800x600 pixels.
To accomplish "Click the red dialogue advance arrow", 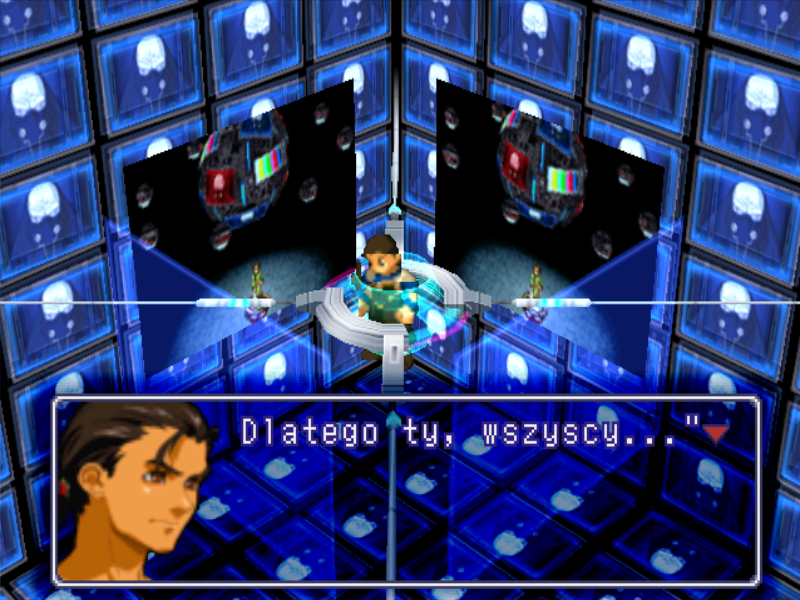I will click(x=714, y=433).
